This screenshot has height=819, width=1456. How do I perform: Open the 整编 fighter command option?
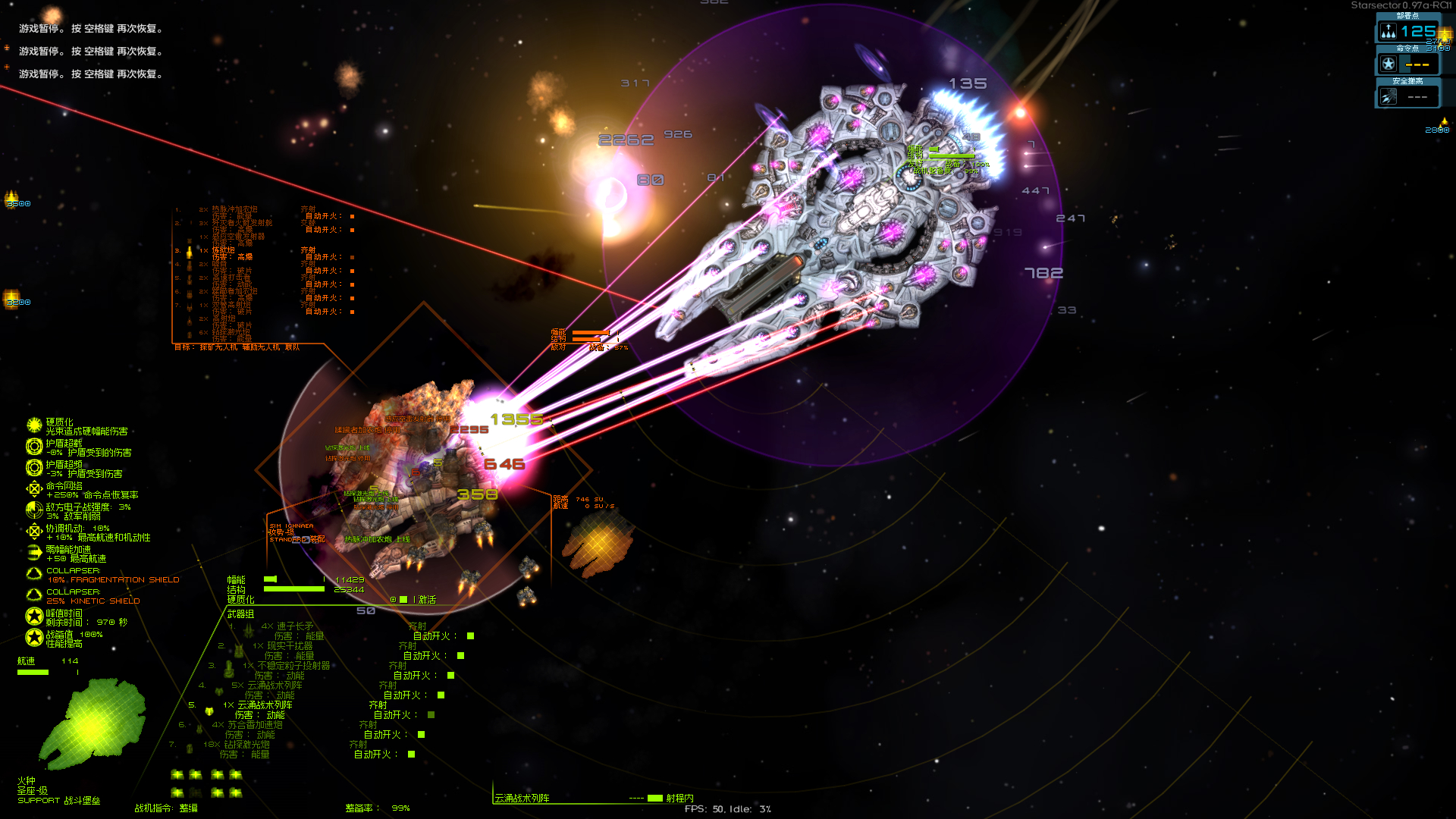pyautogui.click(x=187, y=808)
